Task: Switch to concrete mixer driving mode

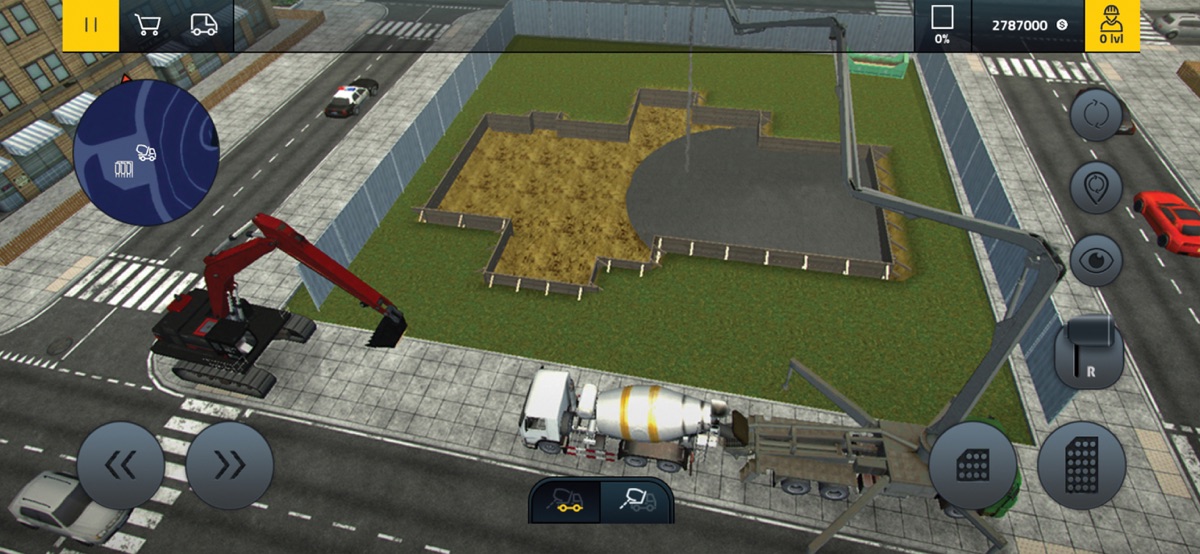Action: click(x=564, y=499)
